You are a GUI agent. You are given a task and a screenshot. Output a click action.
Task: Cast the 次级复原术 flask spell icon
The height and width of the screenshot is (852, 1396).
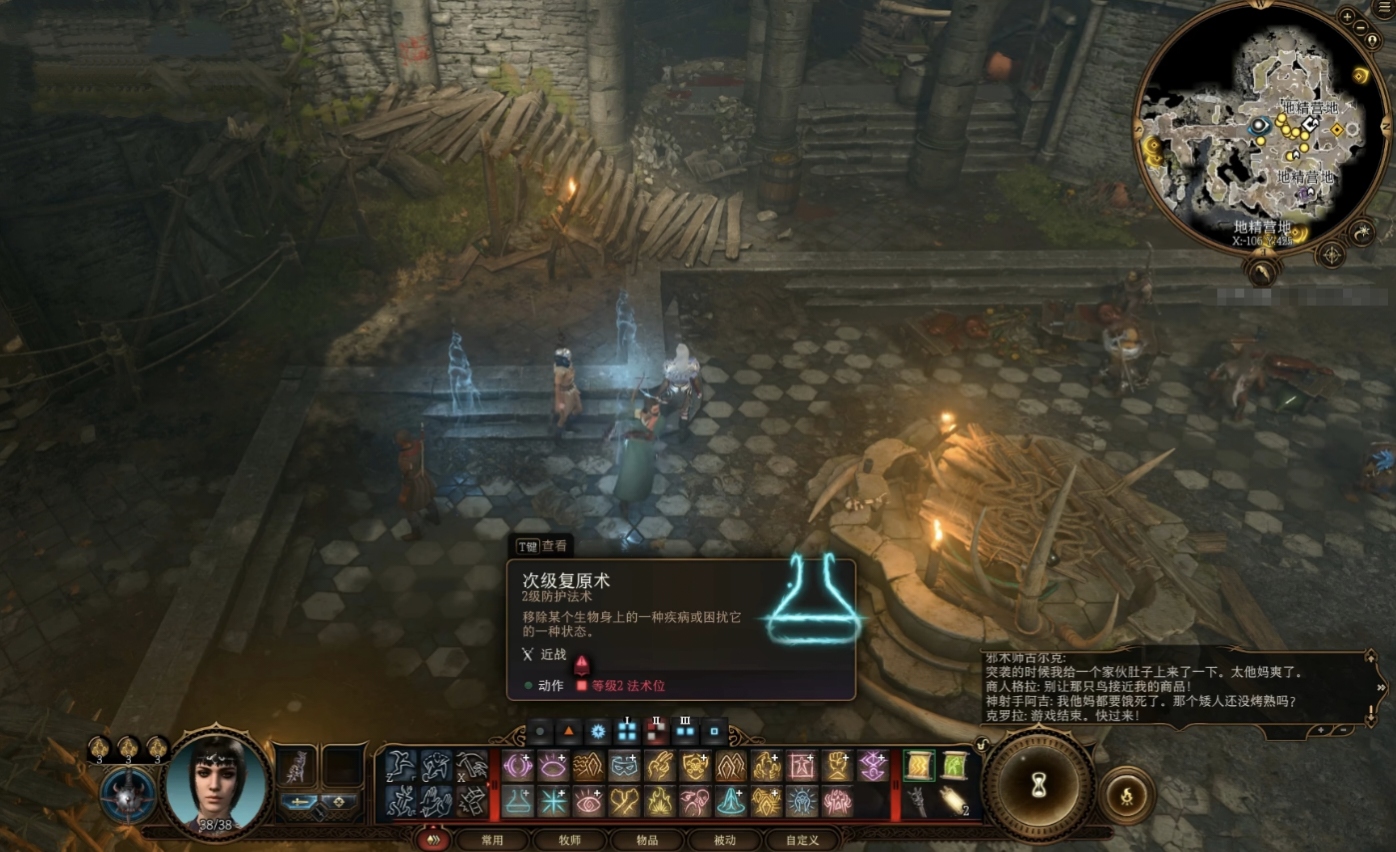click(518, 801)
